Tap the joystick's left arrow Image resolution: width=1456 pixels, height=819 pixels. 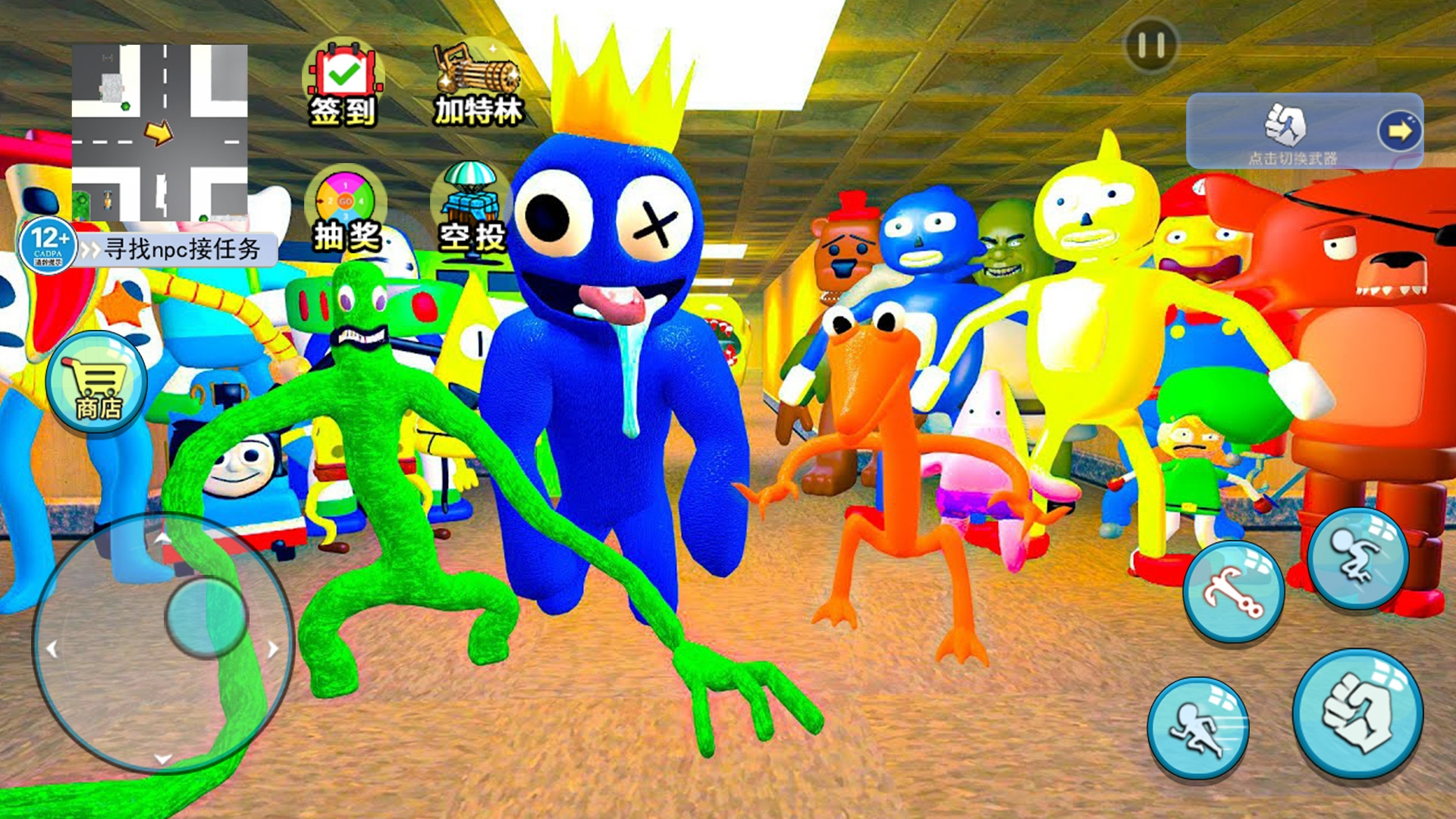click(x=52, y=649)
